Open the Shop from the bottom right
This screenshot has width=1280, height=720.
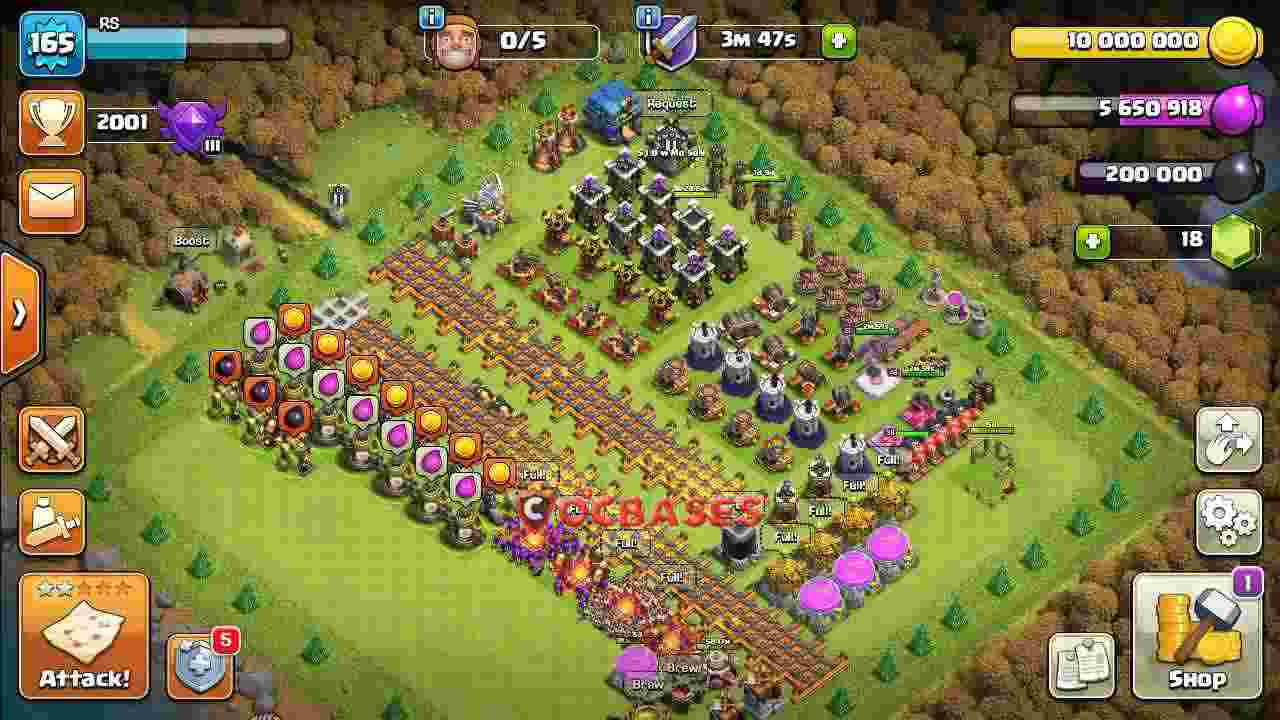(x=1197, y=638)
